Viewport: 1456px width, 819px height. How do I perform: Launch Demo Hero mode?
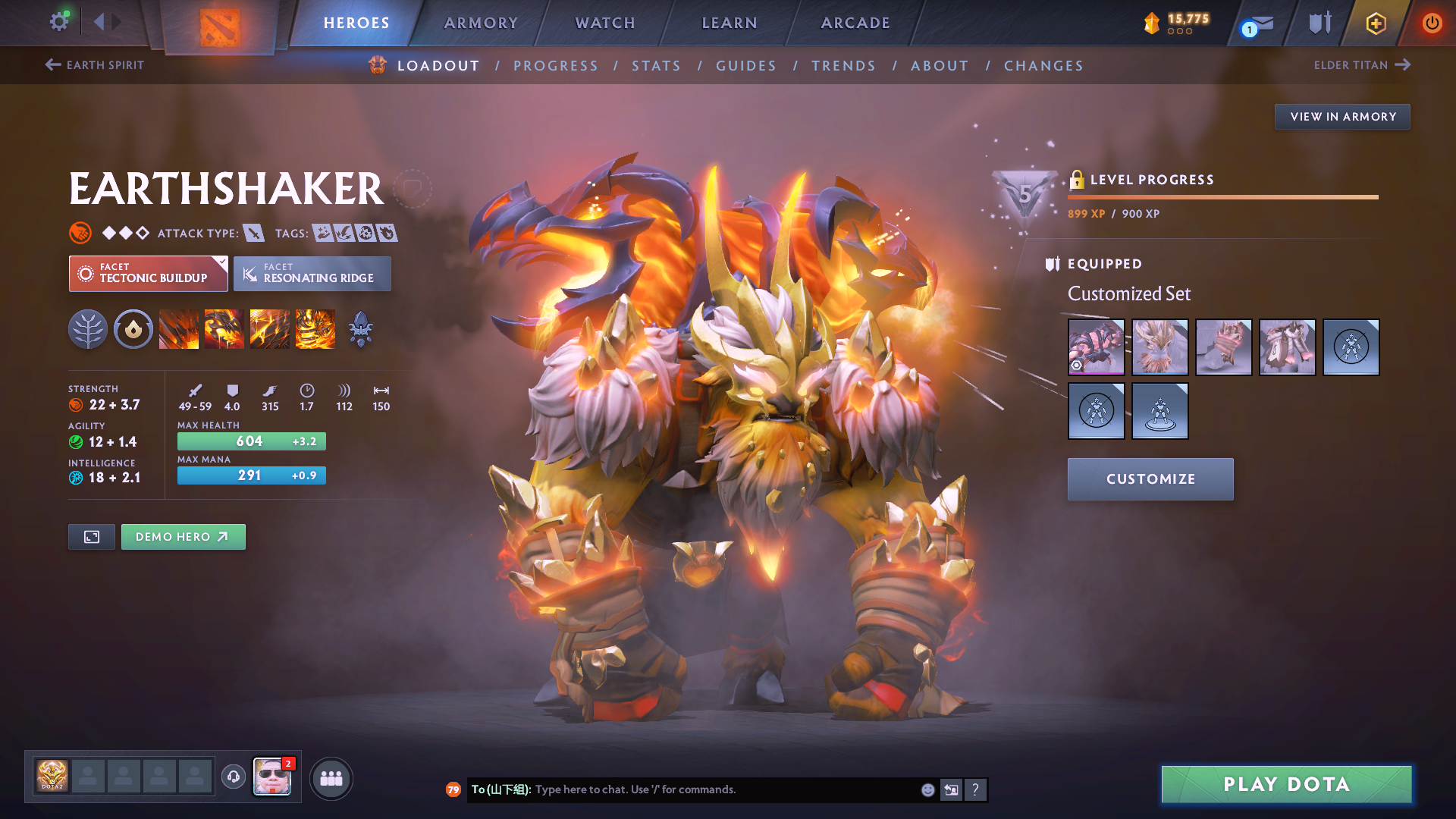[183, 537]
